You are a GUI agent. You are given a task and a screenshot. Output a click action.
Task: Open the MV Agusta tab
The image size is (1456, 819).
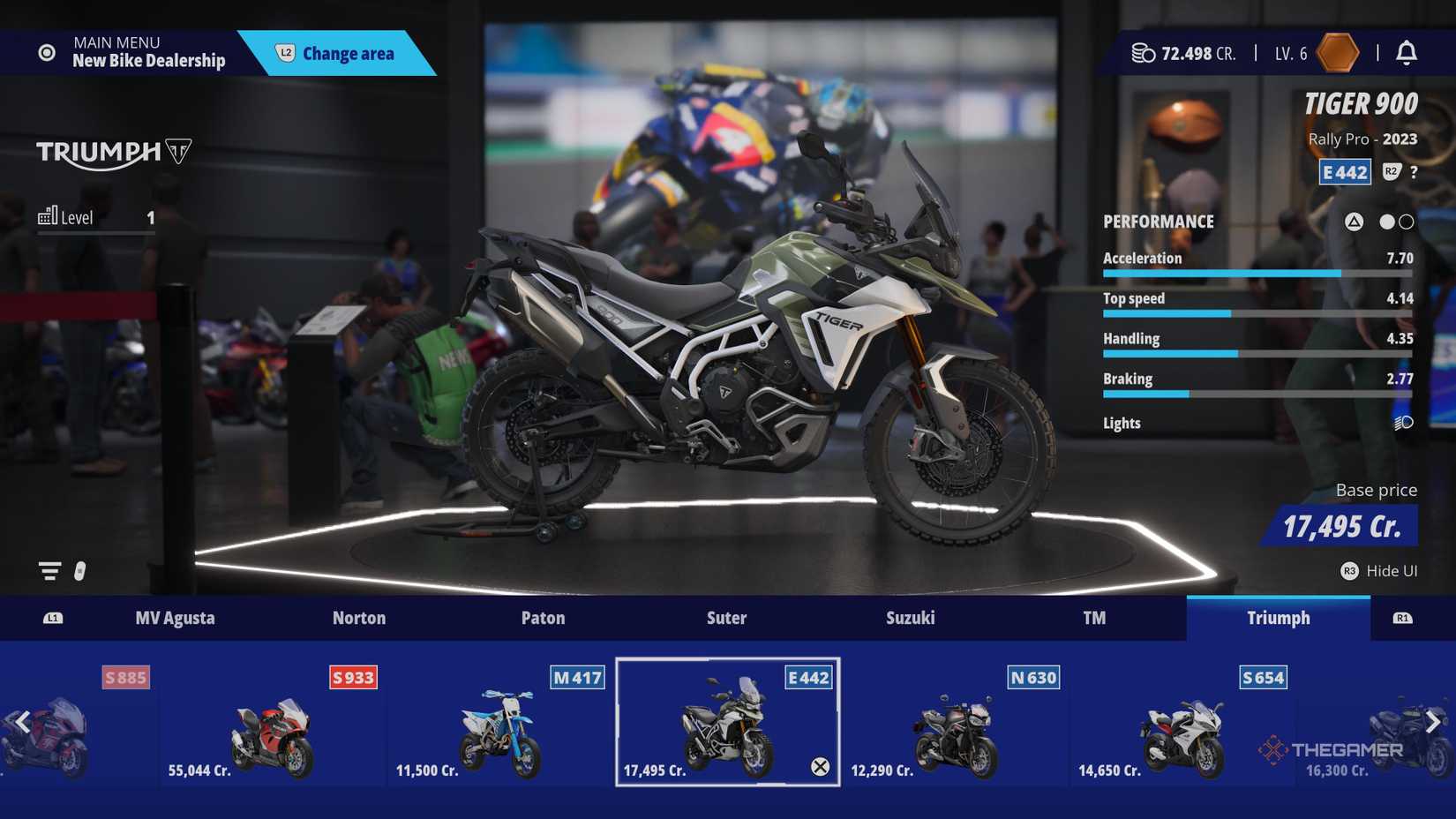pos(175,618)
